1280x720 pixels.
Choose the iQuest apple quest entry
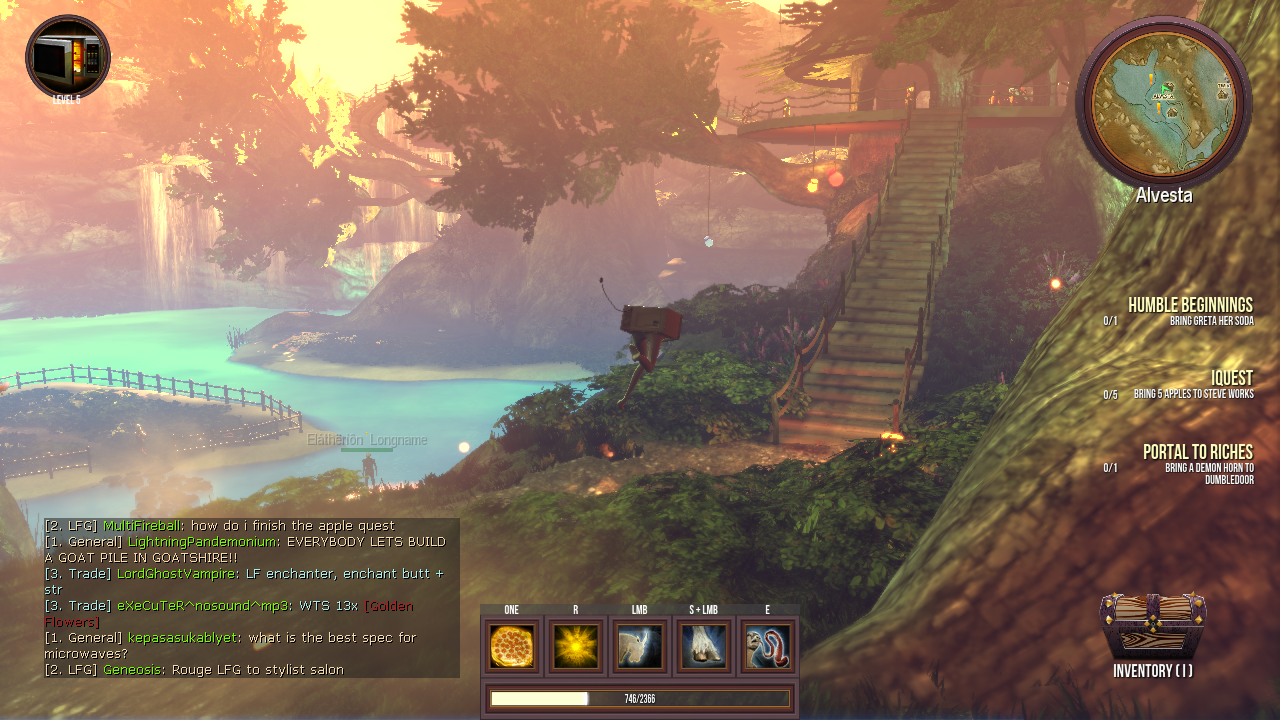pos(1231,378)
